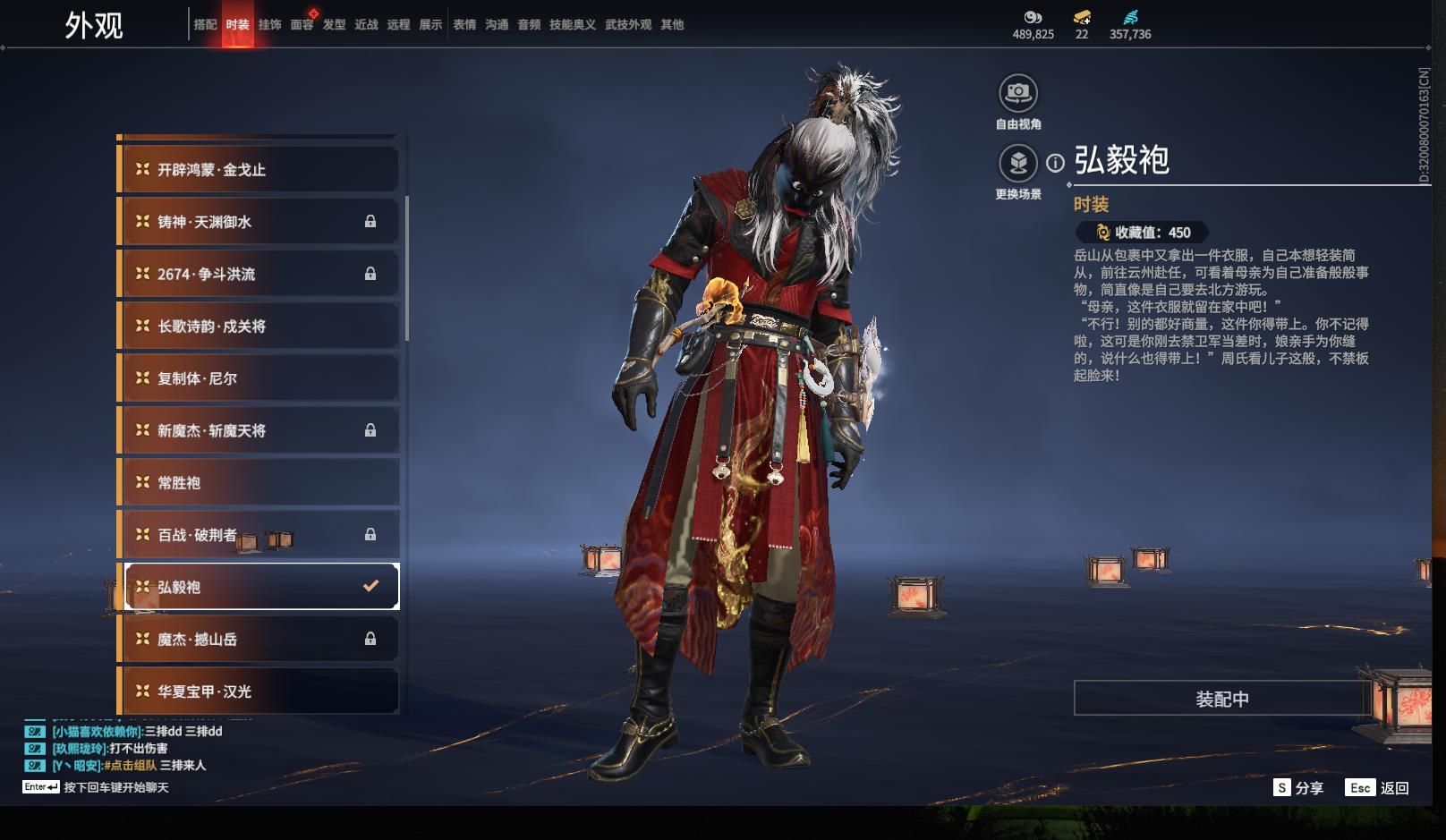Click the 更换场景 change scene icon
This screenshot has width=1446, height=840.
(1017, 164)
